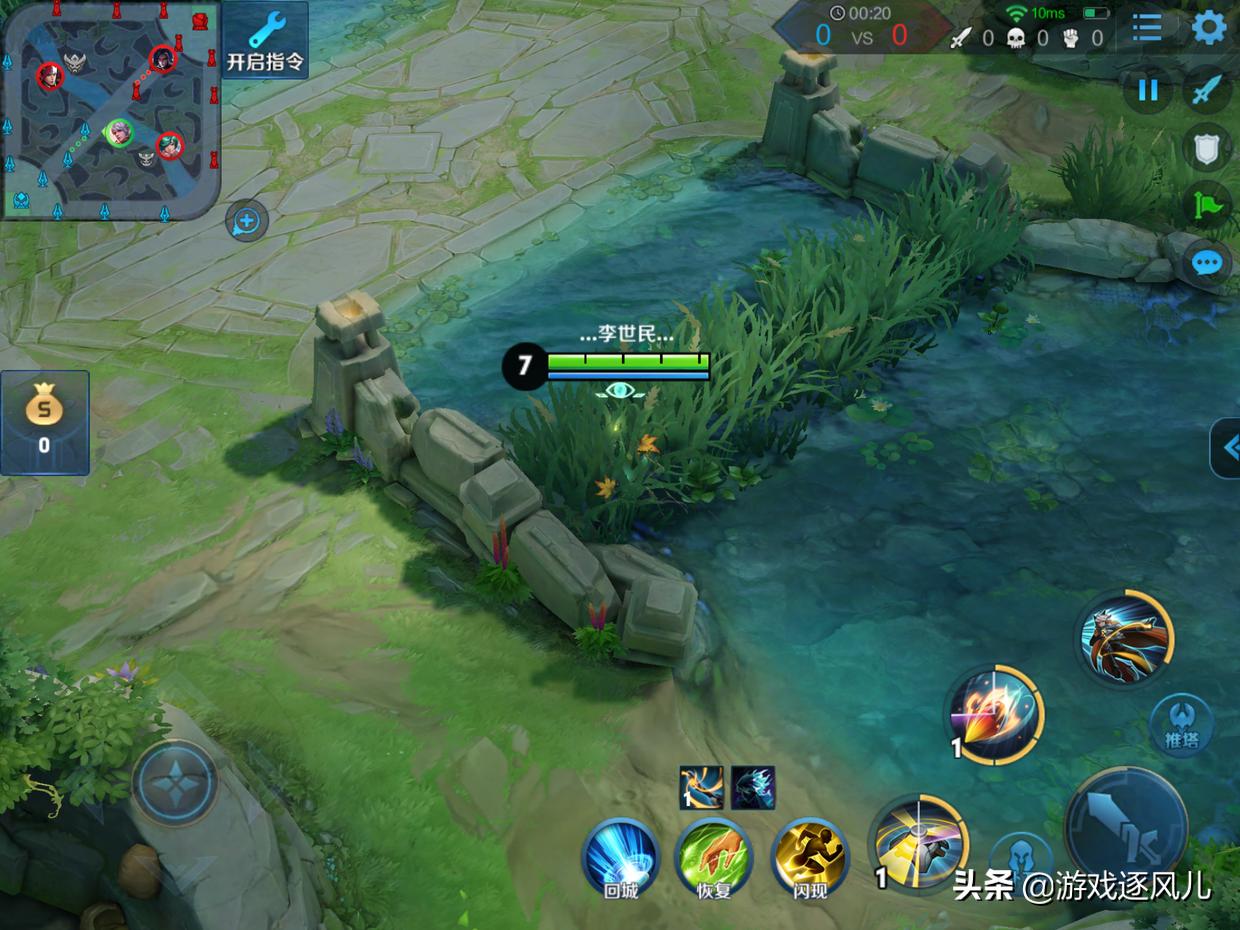This screenshot has height=930, width=1240.
Task: Click the minimap
Action: pos(110,110)
